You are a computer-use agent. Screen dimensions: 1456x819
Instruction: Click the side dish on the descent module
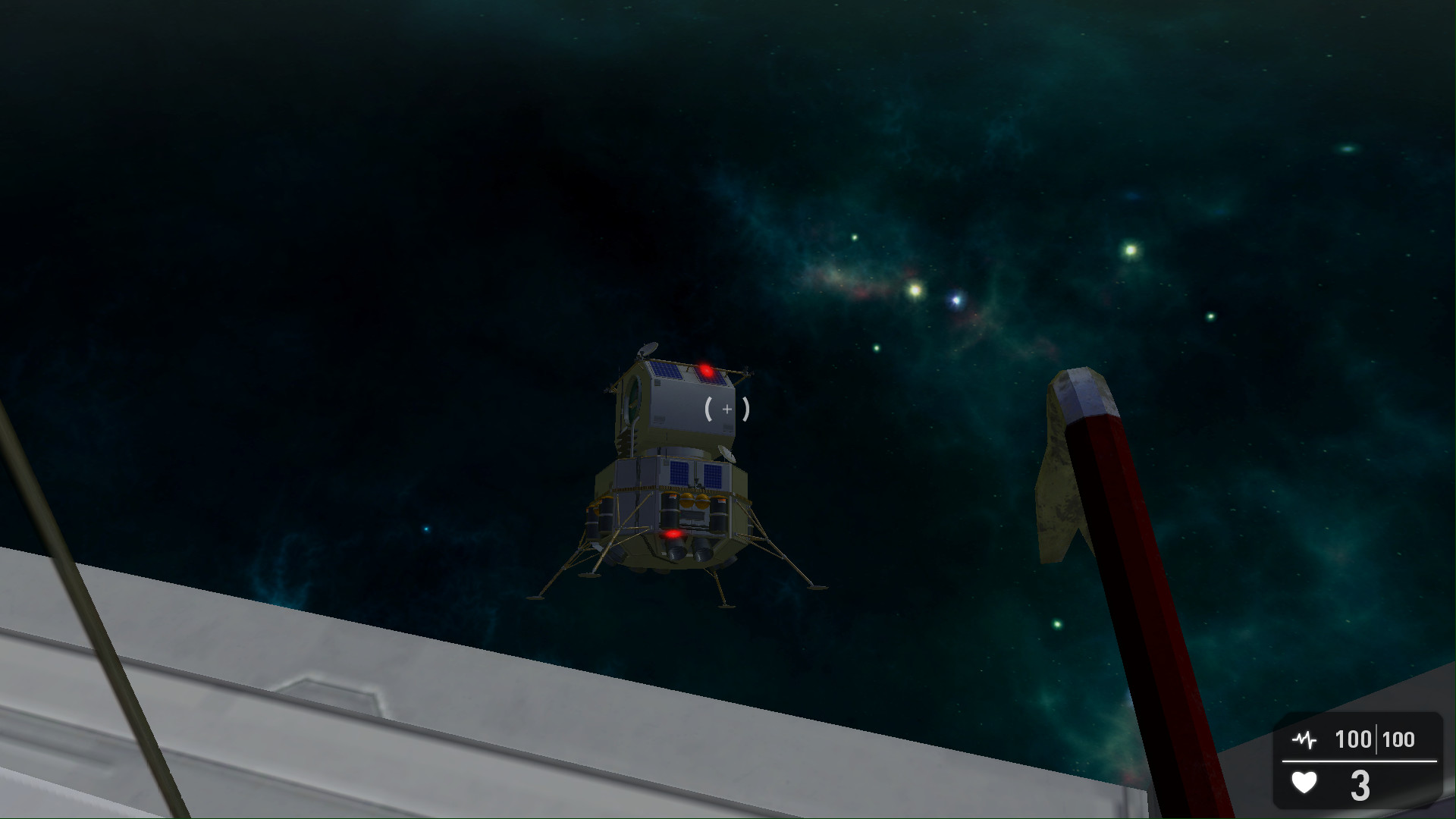coord(726,453)
